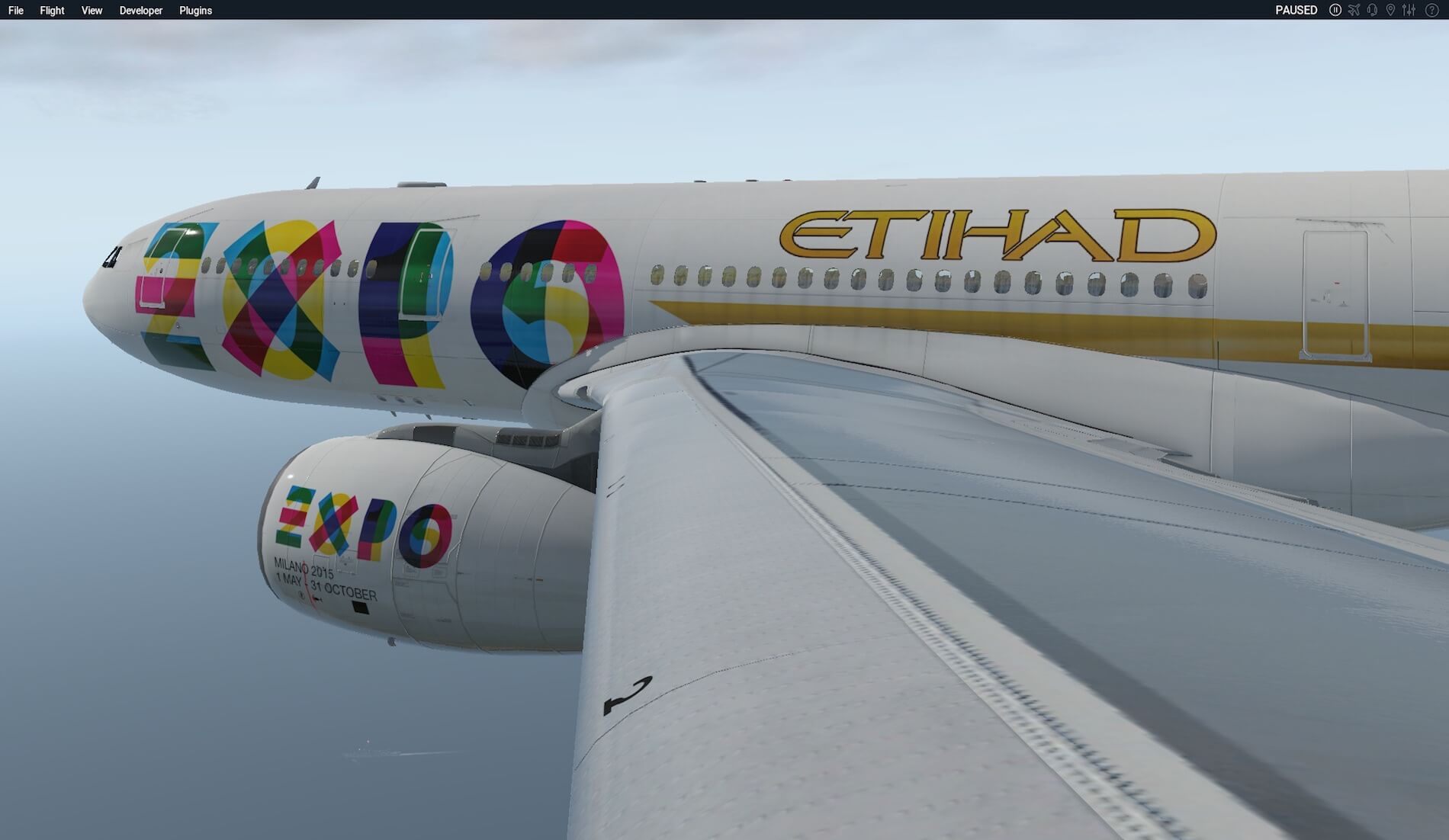Open Help with the question mark icon
The height and width of the screenshot is (840, 1449).
[1431, 10]
